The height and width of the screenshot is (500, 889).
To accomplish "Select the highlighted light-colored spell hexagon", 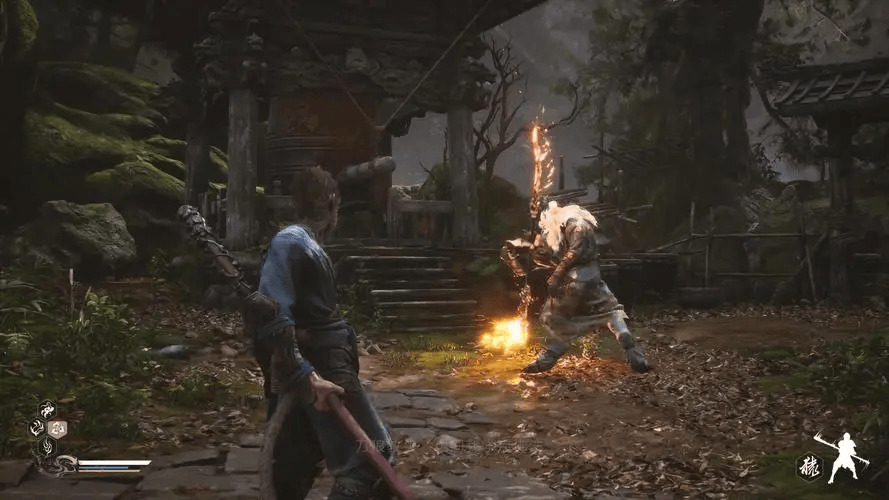I will [x=57, y=428].
